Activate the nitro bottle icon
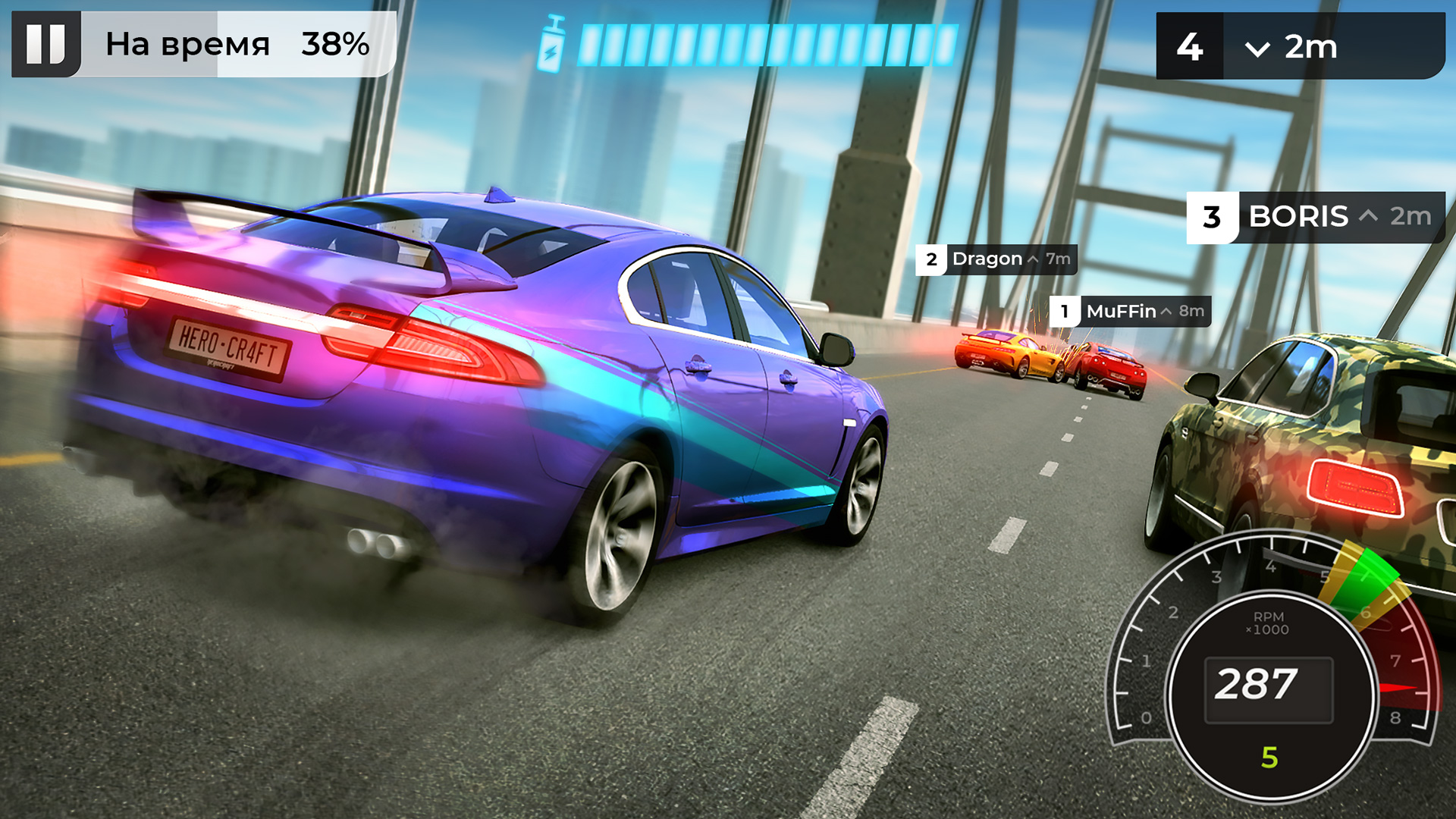This screenshot has height=819, width=1456. 551,45
